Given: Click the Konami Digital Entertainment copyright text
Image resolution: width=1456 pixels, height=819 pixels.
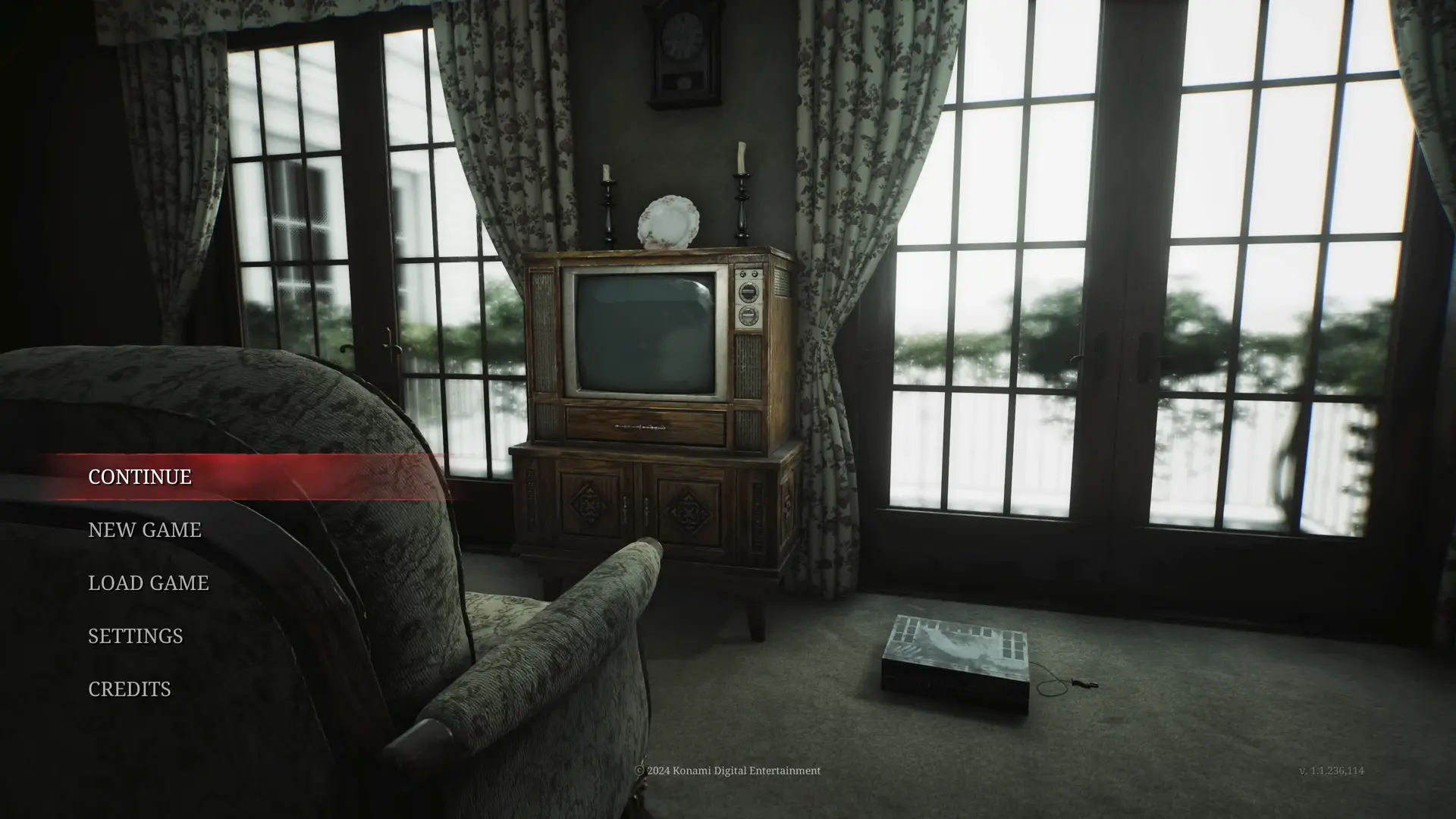Looking at the screenshot, I should click(x=727, y=770).
